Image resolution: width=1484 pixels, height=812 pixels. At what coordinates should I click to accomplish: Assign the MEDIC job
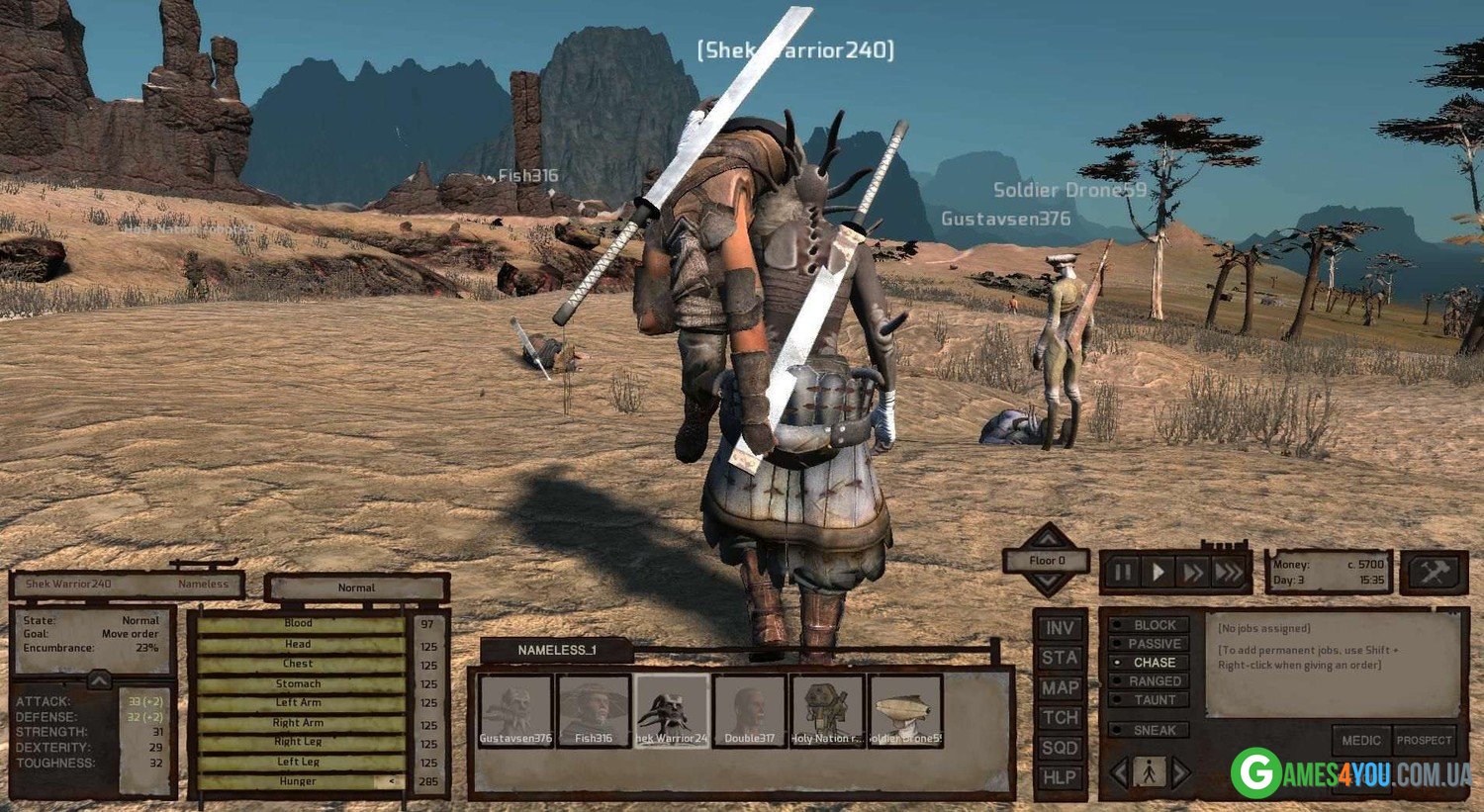[1361, 740]
